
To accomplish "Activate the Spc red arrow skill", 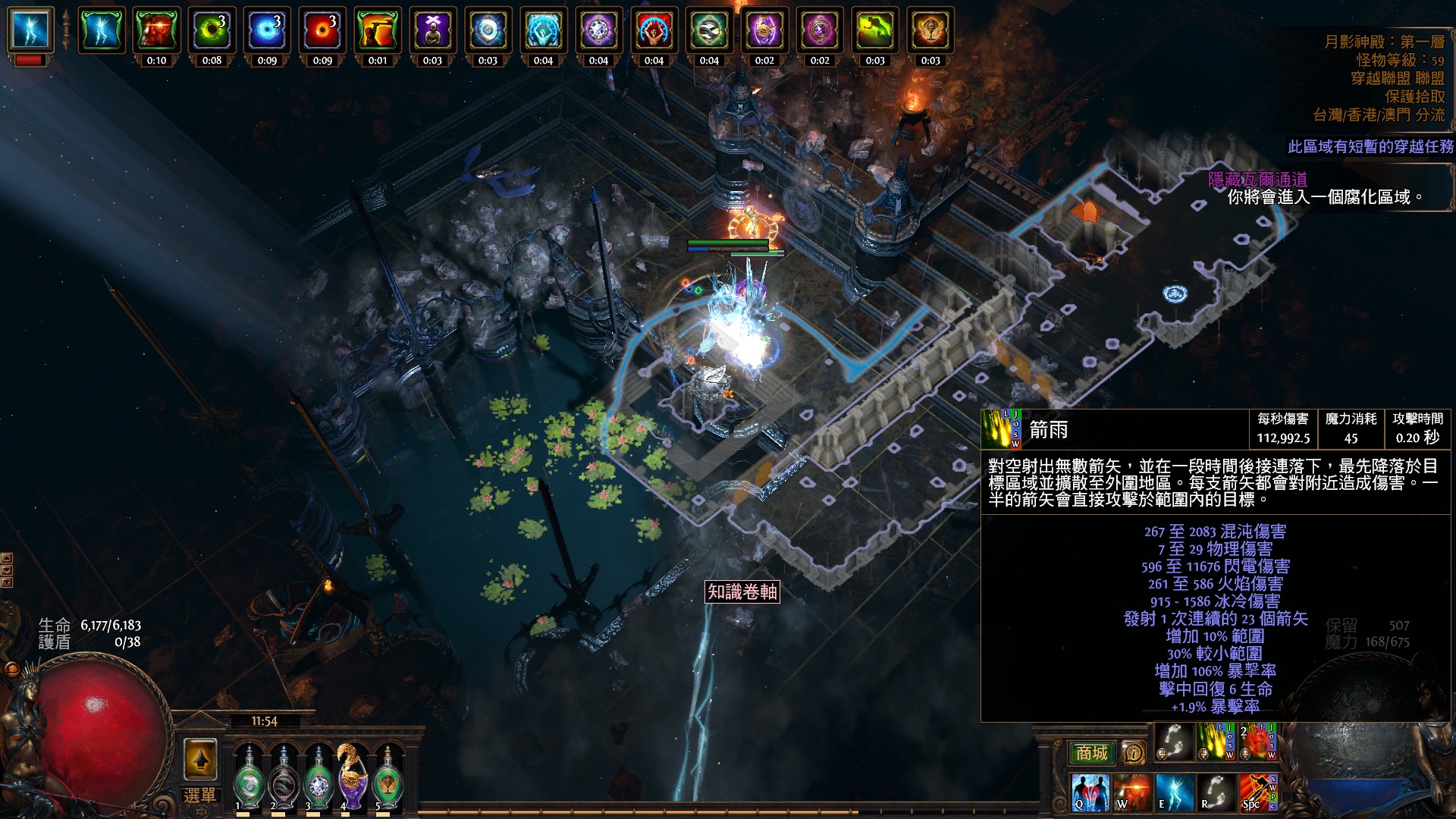I will (x=1257, y=792).
